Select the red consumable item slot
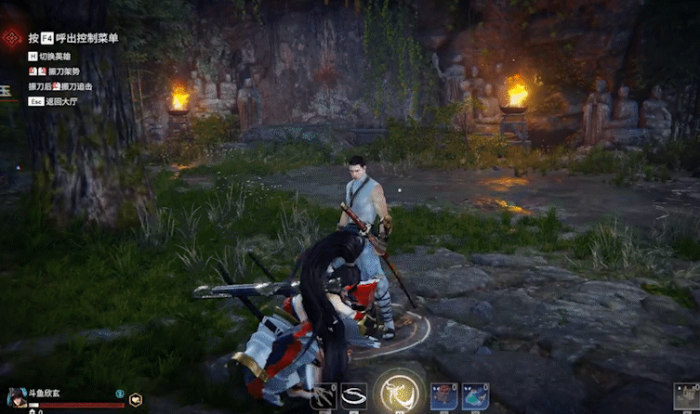The height and width of the screenshot is (414, 700). pos(444,396)
